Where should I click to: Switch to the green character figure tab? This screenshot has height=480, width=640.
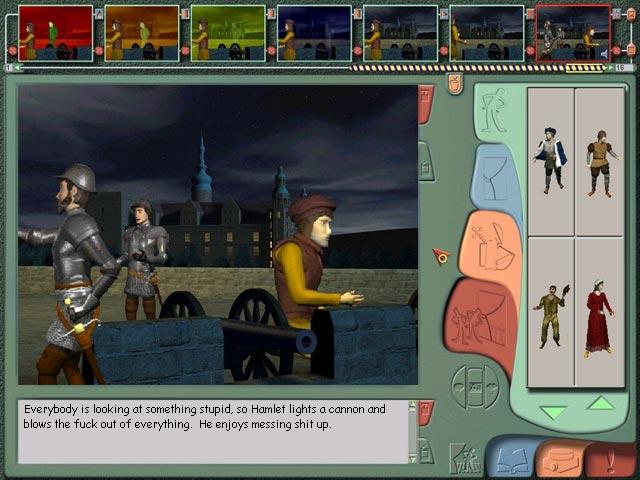pos(492,115)
